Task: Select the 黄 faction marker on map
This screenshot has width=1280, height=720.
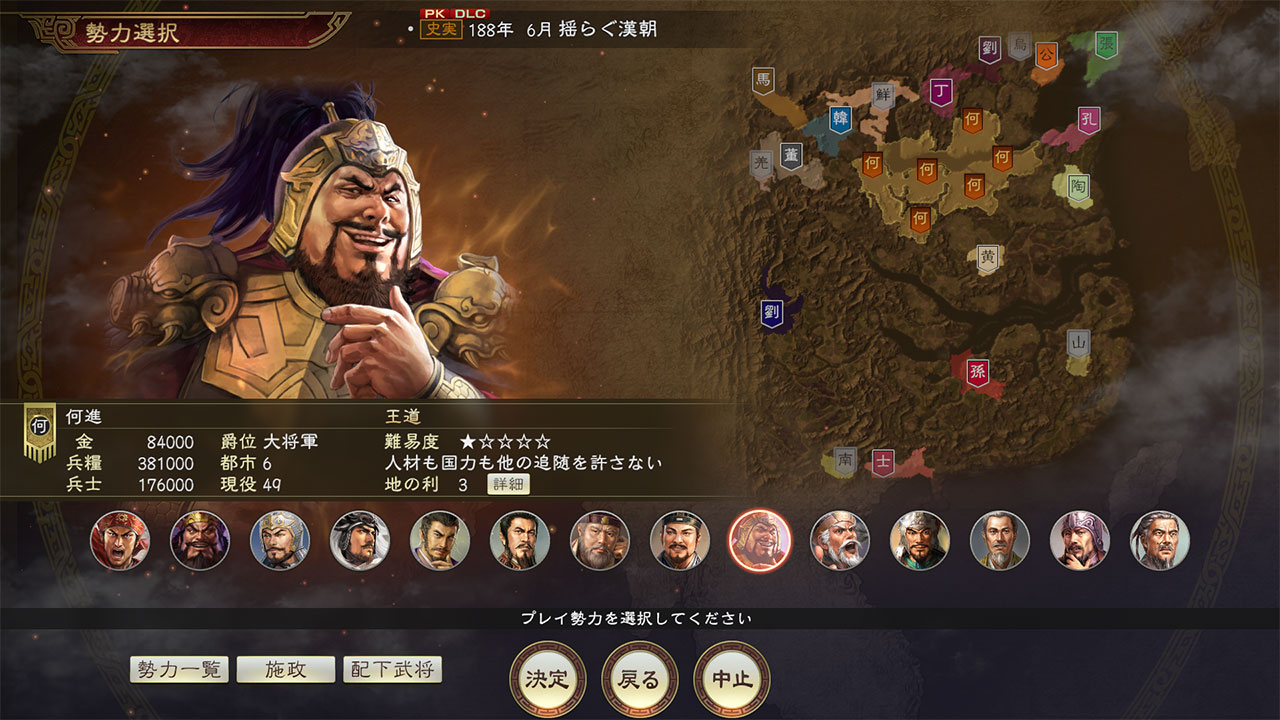Action: click(988, 258)
